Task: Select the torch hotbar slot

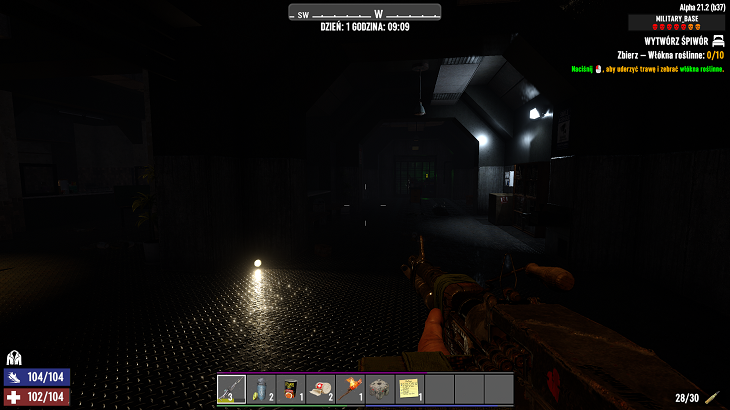Action: coord(350,388)
